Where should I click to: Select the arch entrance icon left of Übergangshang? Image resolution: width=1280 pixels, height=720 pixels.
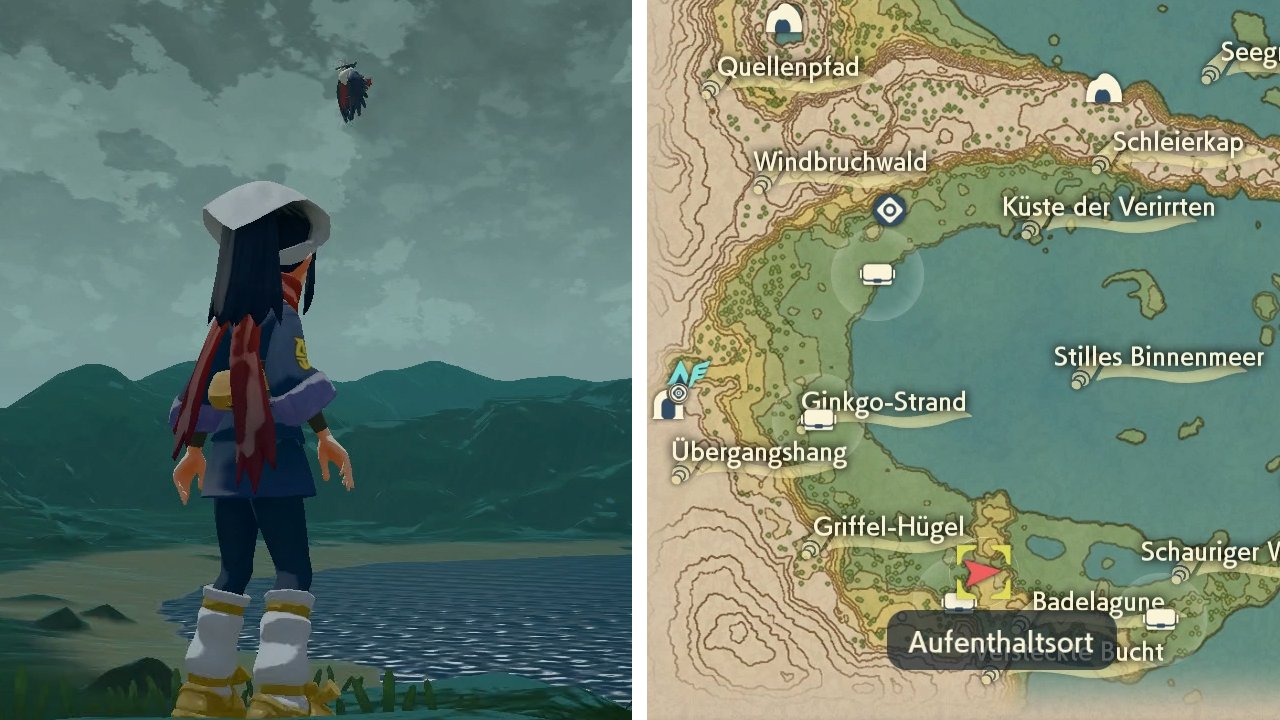tap(666, 407)
